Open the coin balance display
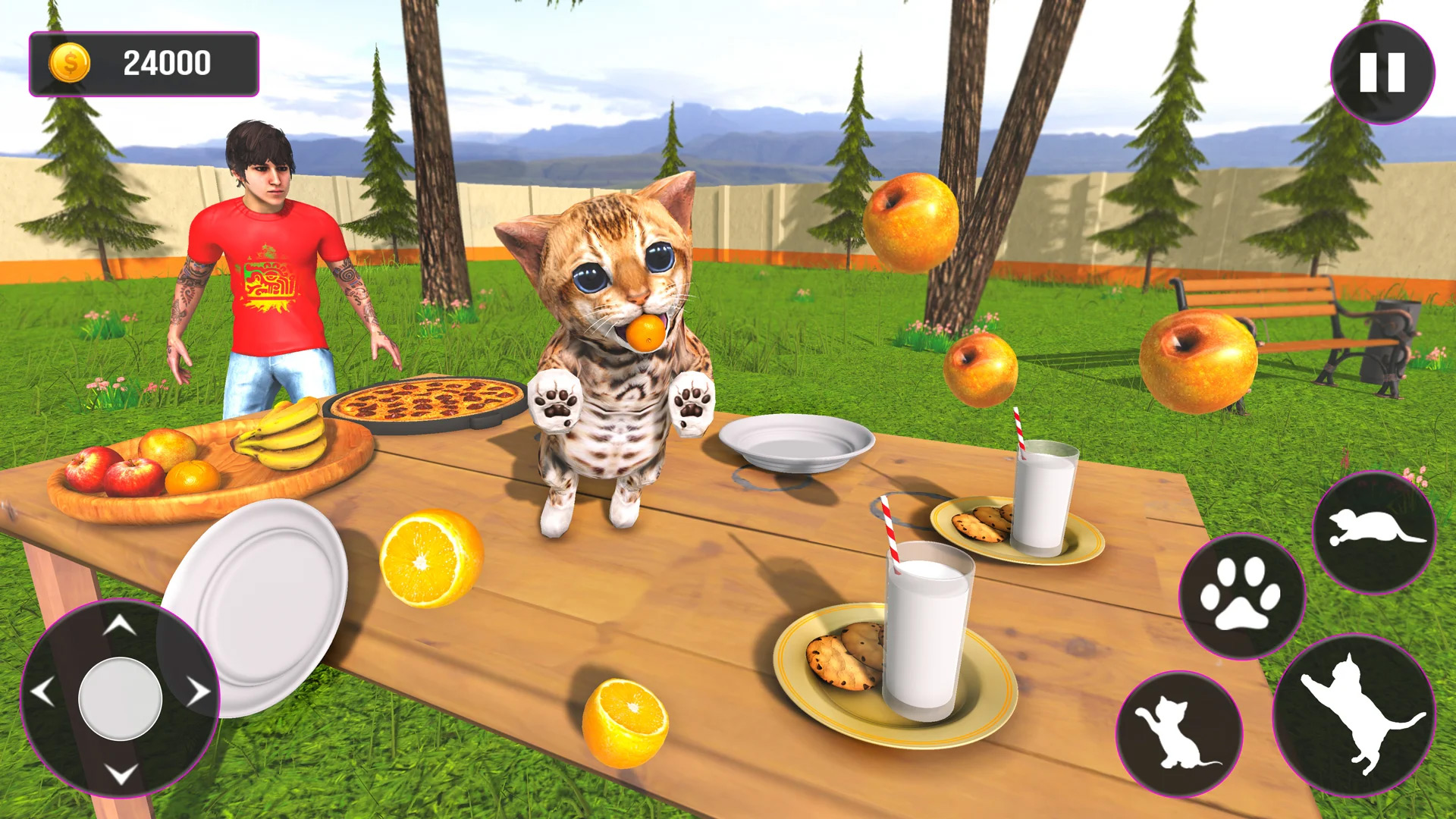The height and width of the screenshot is (819, 1456). click(144, 63)
